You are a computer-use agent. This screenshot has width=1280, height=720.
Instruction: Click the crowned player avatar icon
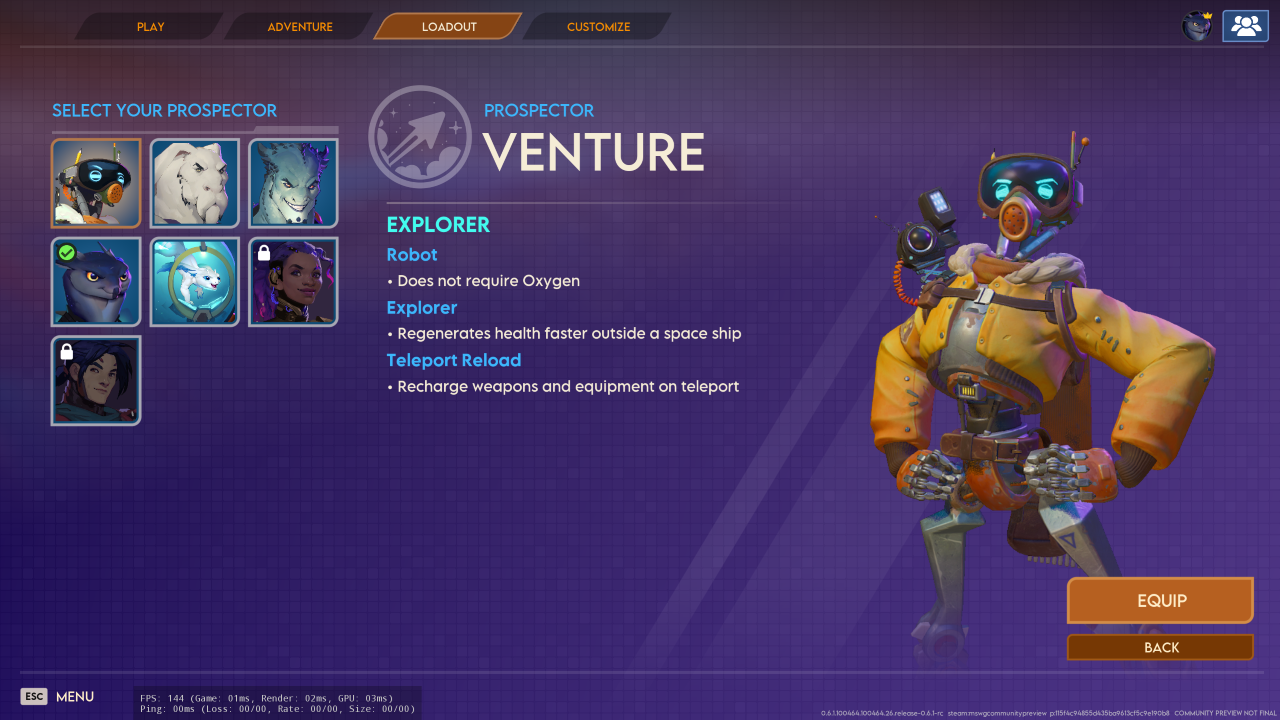[x=1197, y=26]
